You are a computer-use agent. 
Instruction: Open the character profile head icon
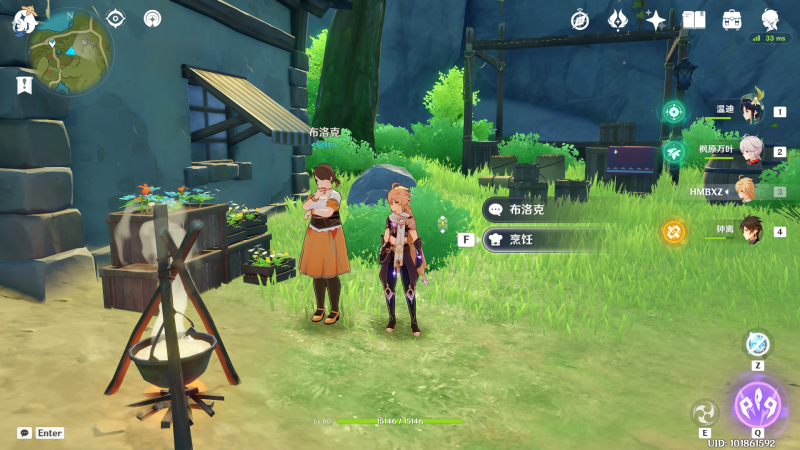(770, 20)
